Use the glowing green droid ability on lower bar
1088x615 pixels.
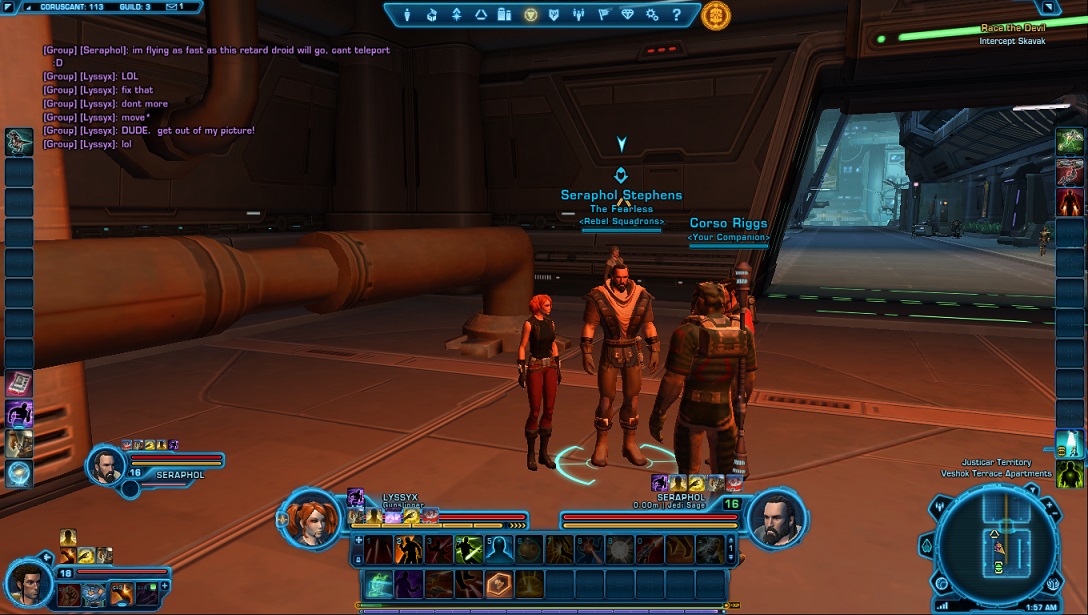click(378, 583)
